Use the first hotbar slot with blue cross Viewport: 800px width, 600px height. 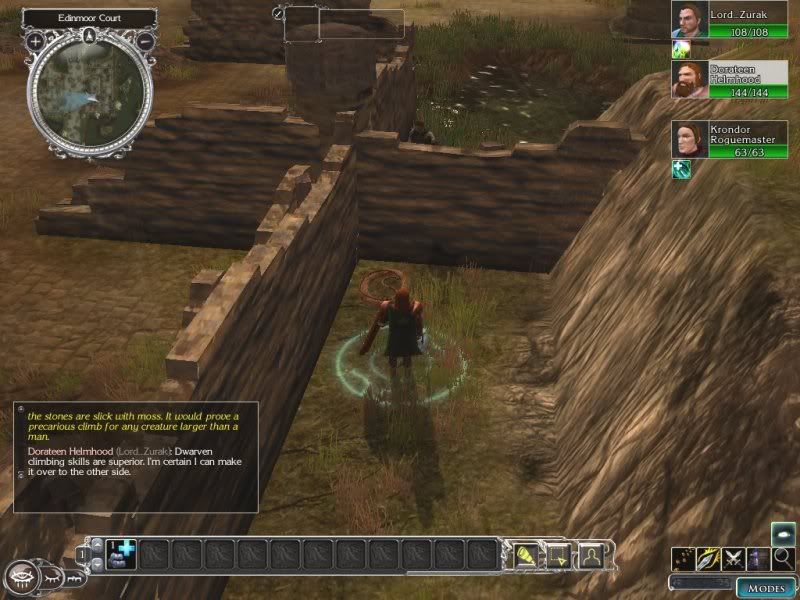[119, 554]
